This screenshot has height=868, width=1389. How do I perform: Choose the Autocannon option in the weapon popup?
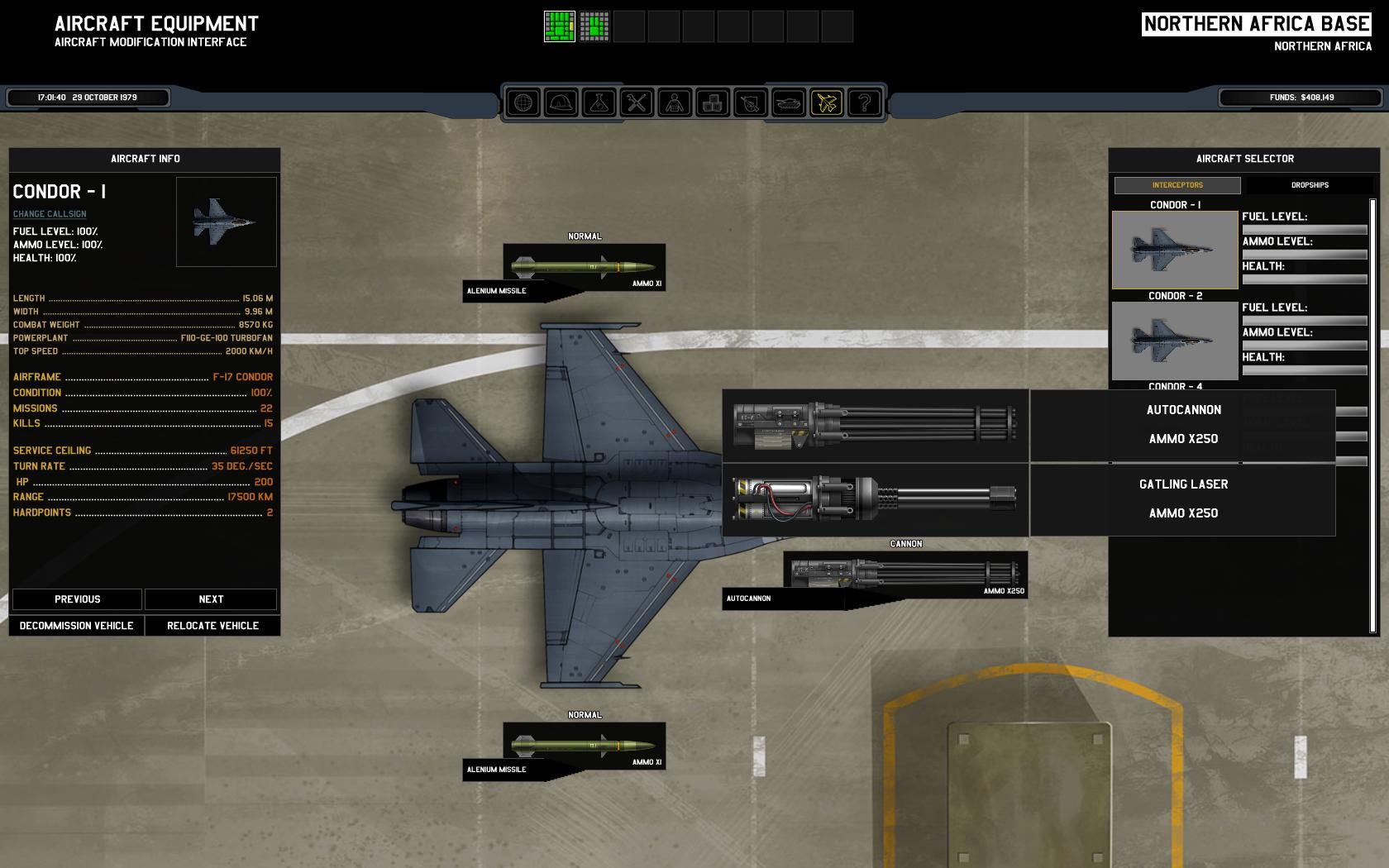(x=1029, y=425)
